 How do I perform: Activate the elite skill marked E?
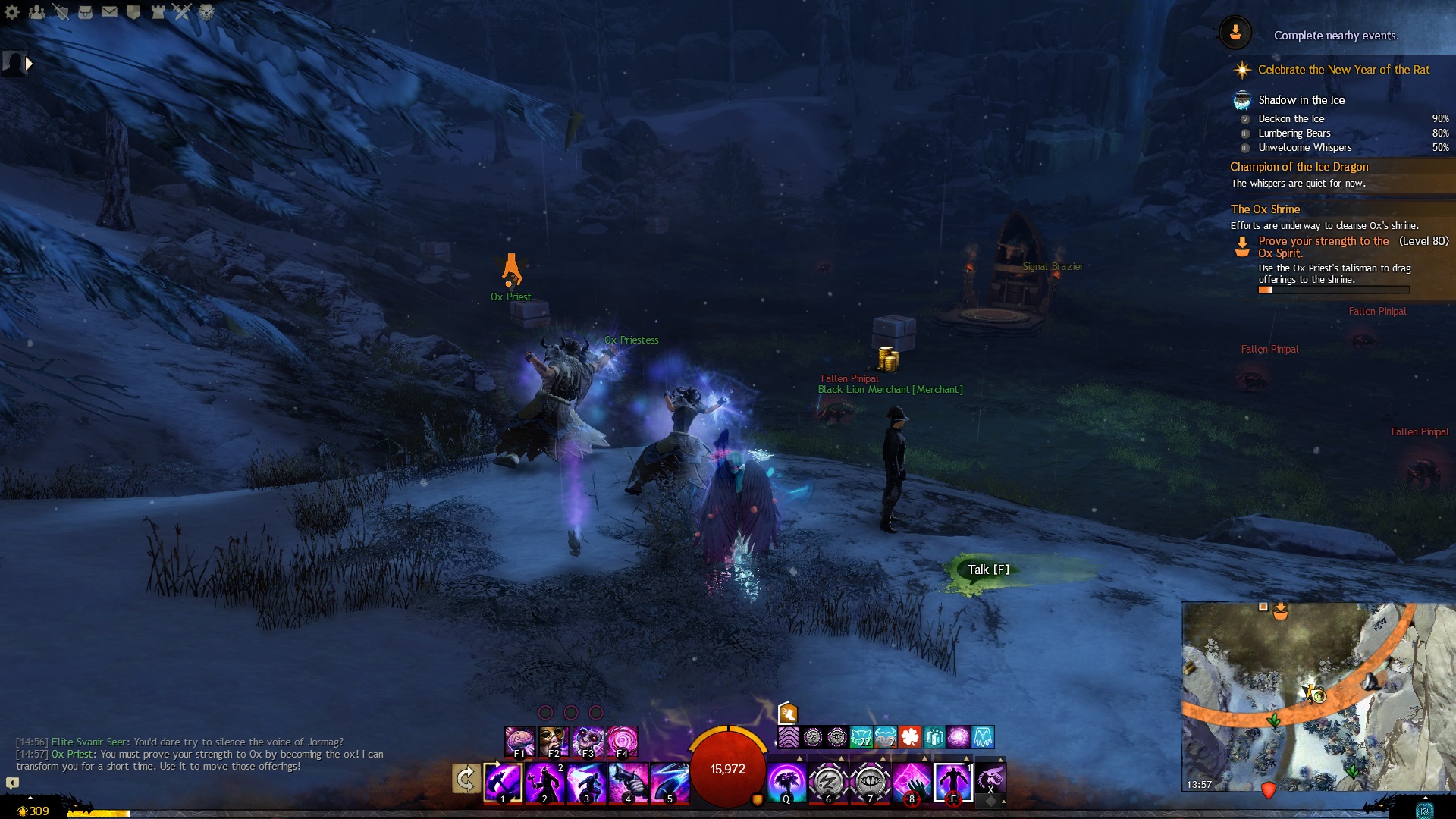coord(953,782)
